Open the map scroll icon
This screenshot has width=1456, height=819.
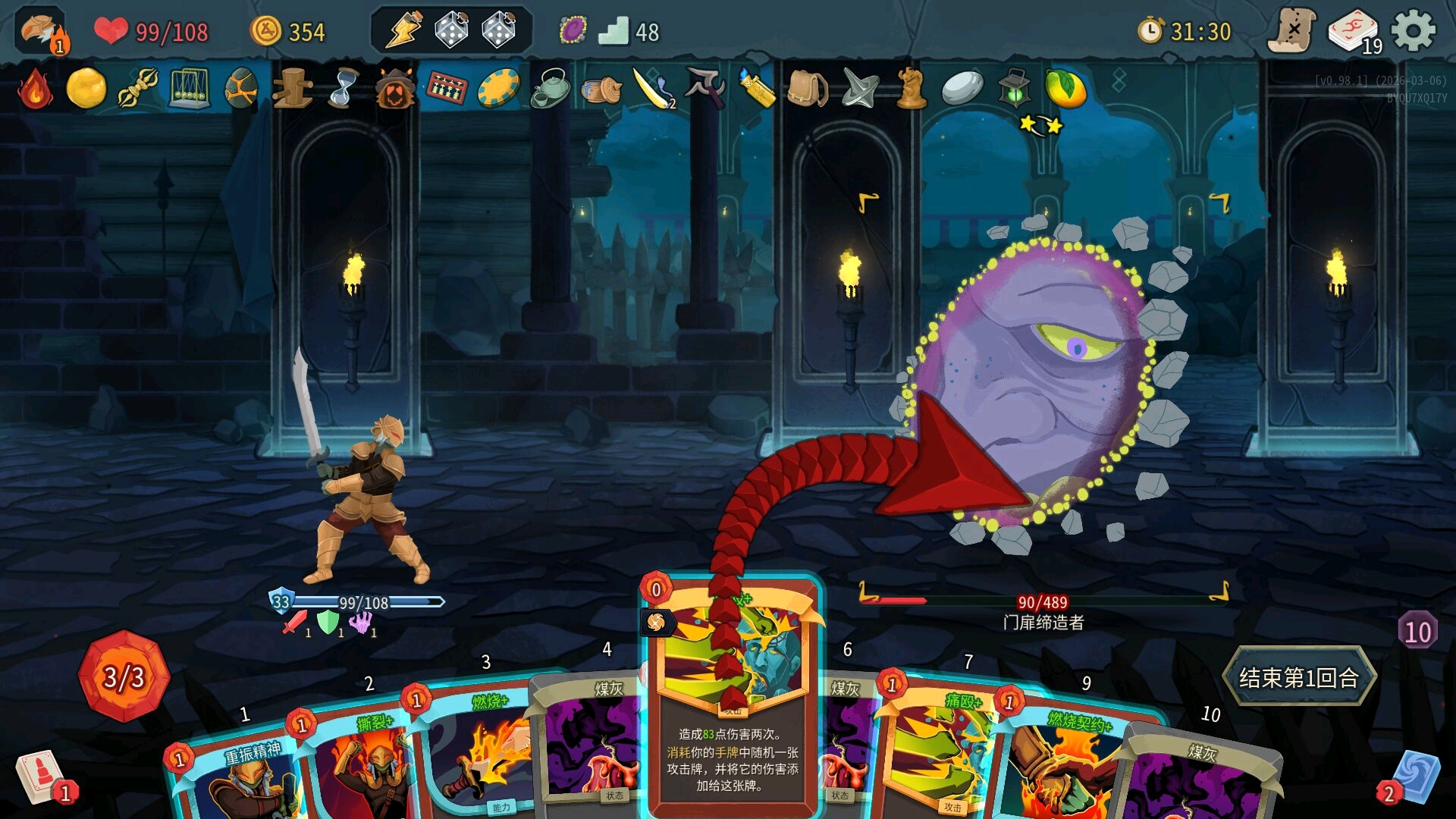(x=1292, y=31)
